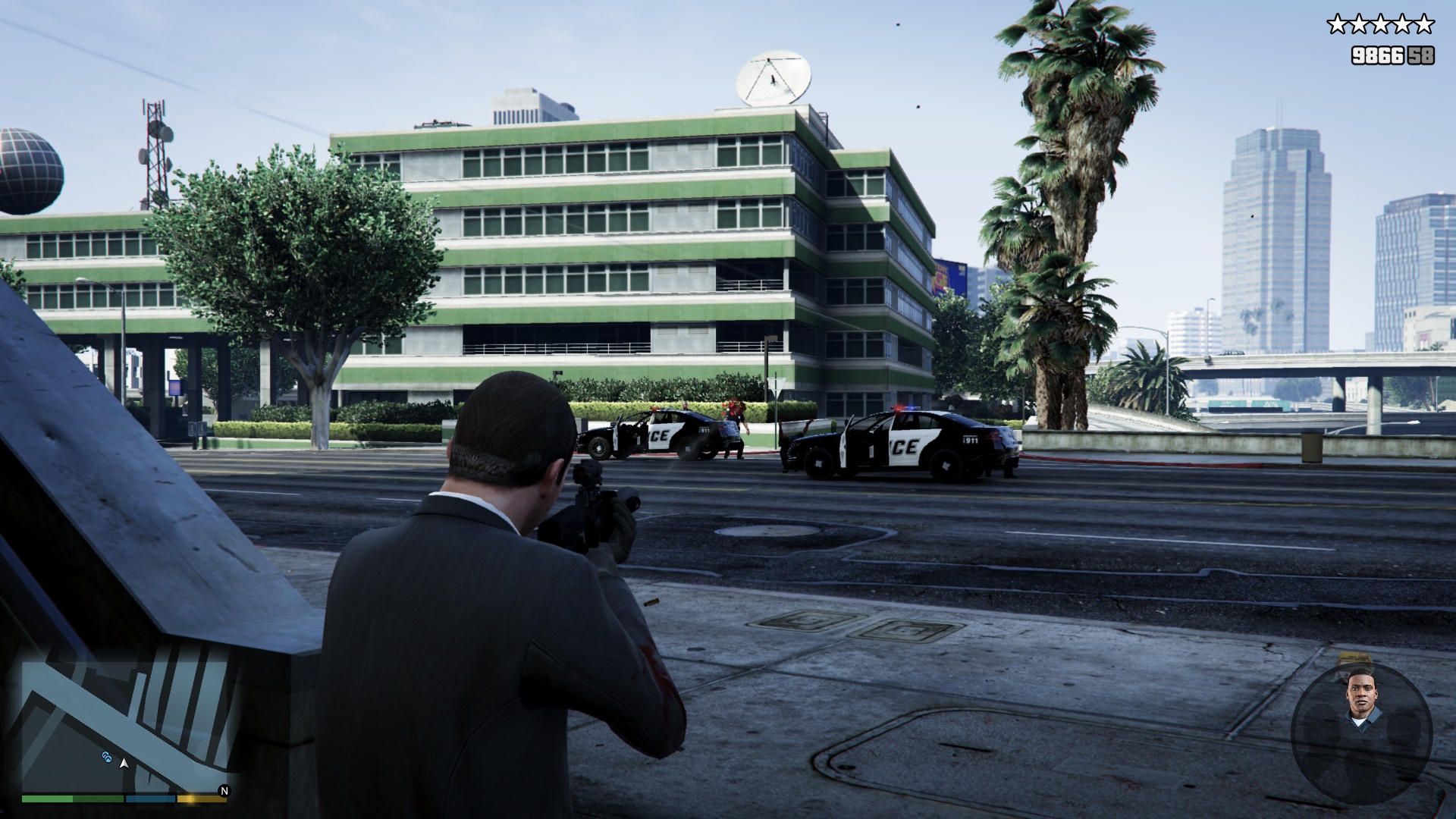Click the N compass indicator on the minimap
1456x819 pixels.
pos(224,791)
